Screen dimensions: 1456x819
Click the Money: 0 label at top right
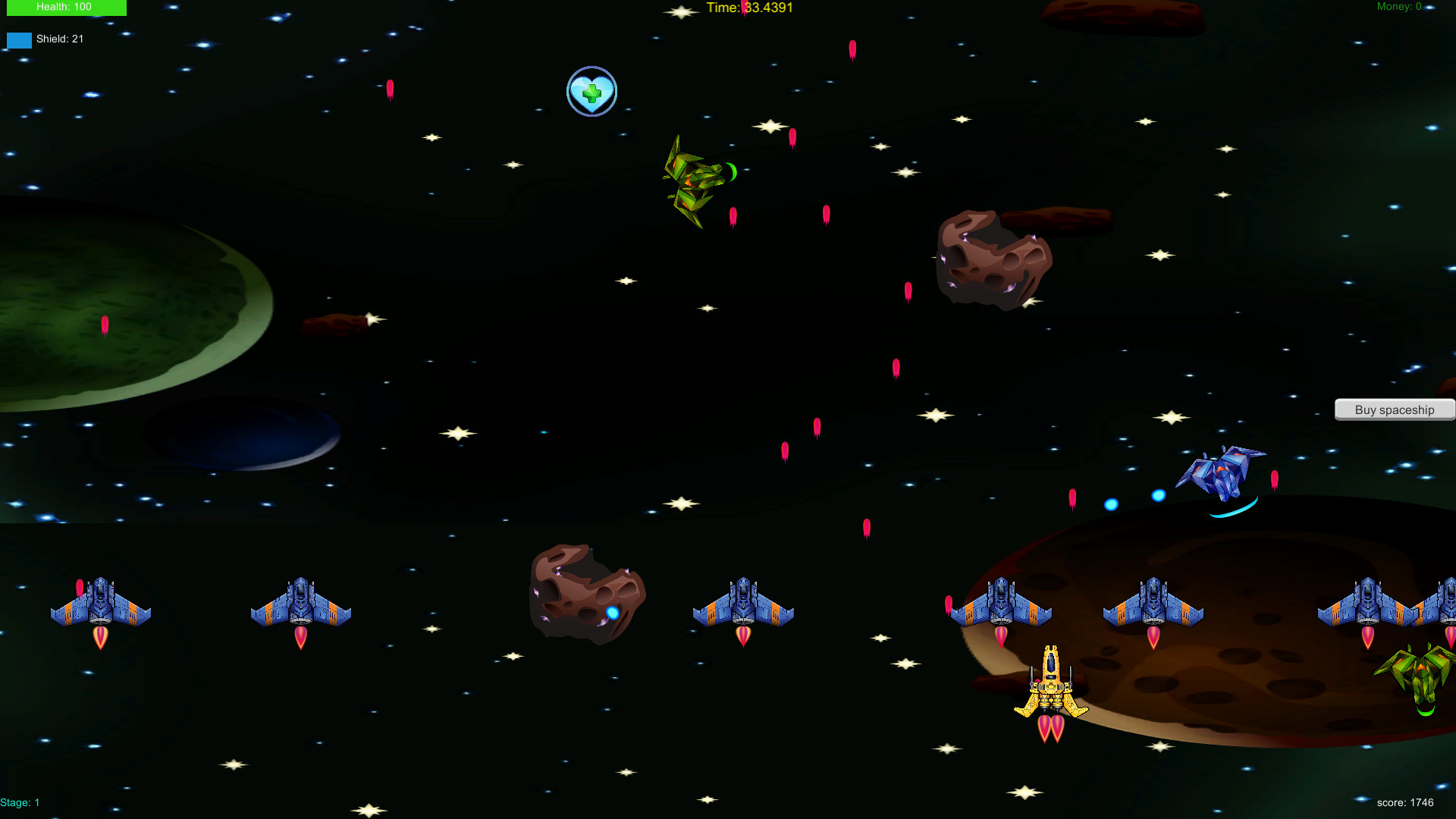(1399, 6)
